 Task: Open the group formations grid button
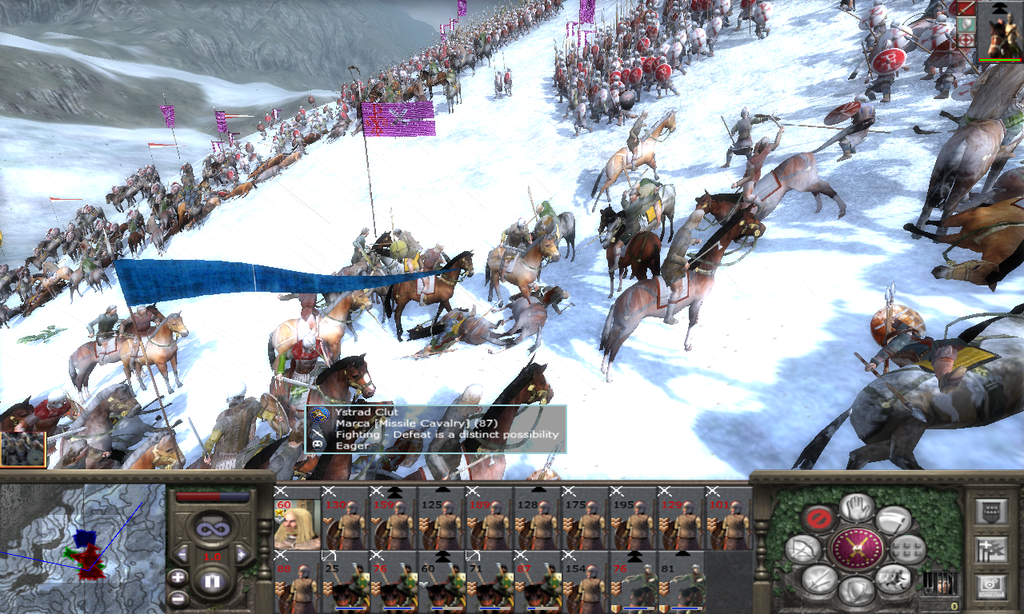(x=906, y=548)
